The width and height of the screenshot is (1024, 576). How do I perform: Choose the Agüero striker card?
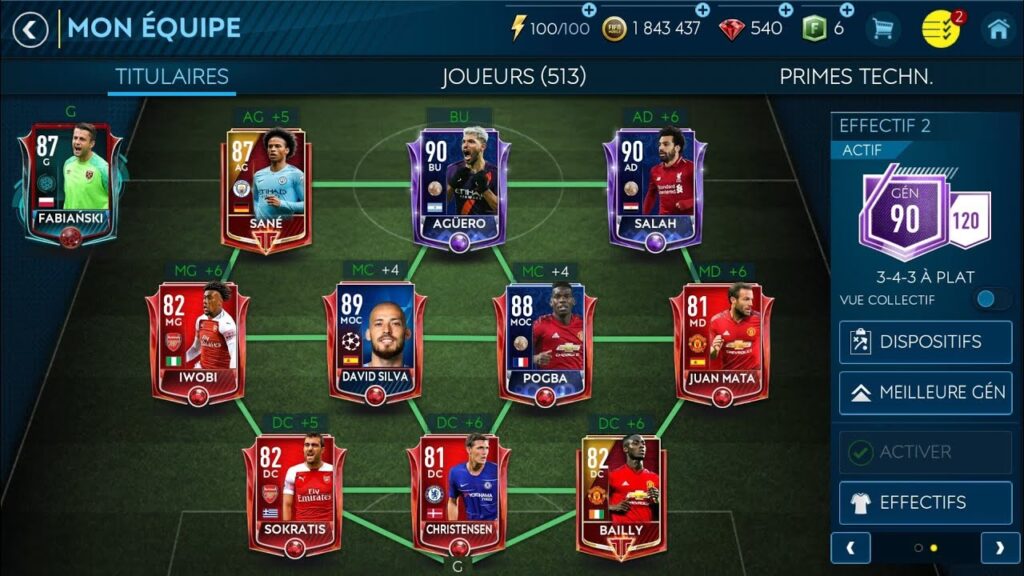(459, 188)
